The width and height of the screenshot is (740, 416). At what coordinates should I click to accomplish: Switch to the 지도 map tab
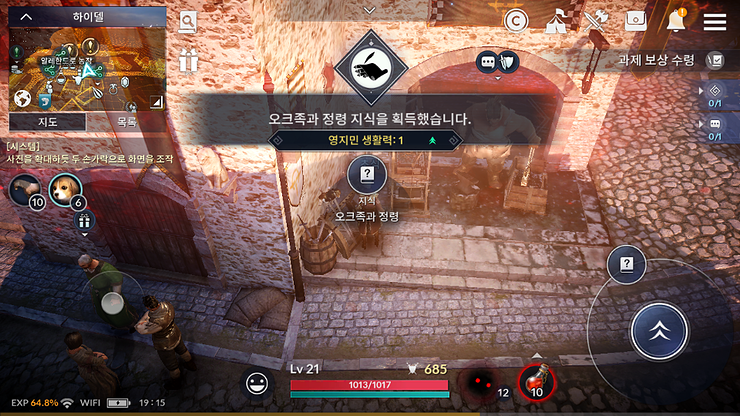pos(46,121)
